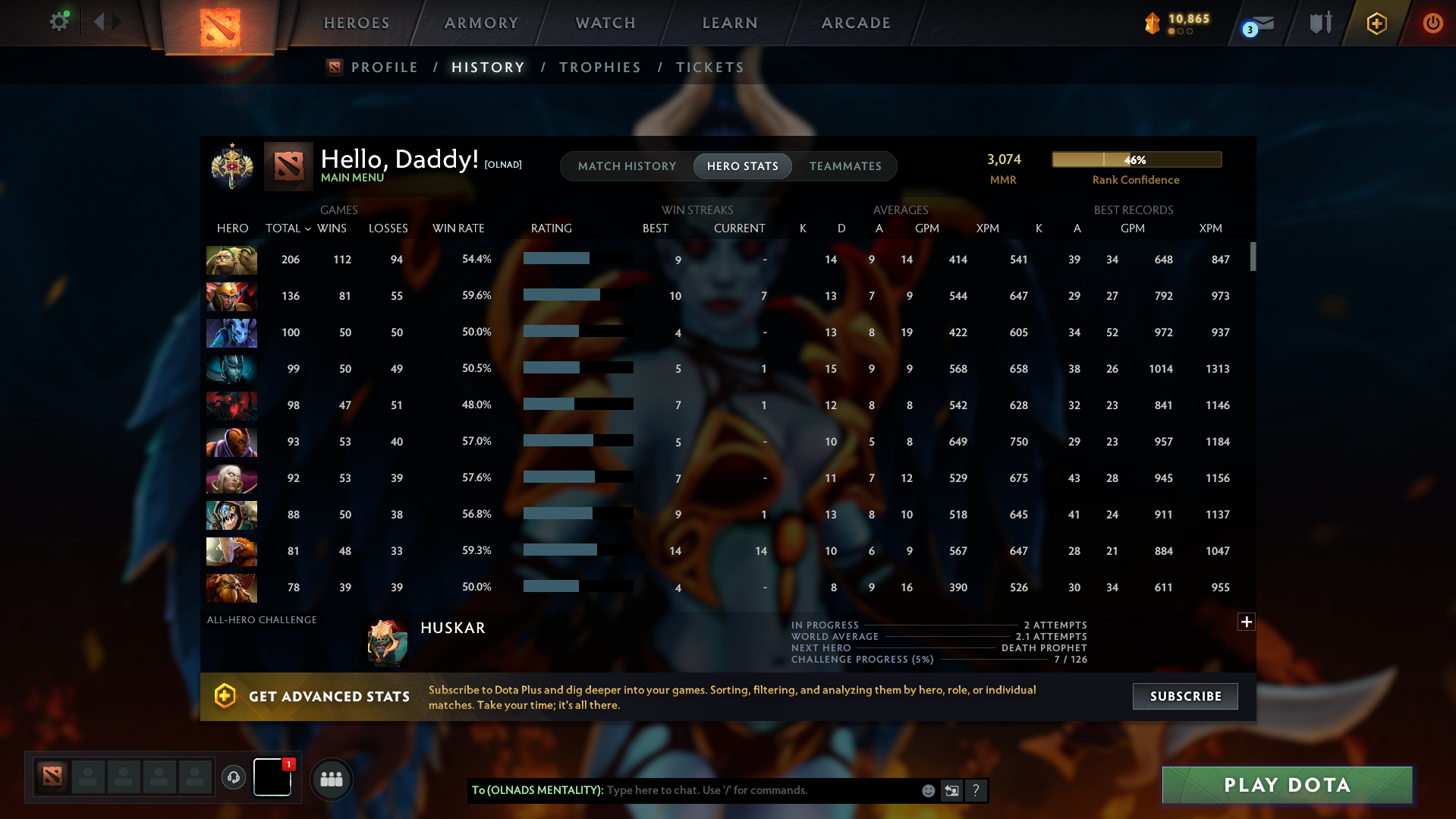This screenshot has height=819, width=1456.
Task: Expand the All-Hero Challenge plus button
Action: click(1246, 622)
